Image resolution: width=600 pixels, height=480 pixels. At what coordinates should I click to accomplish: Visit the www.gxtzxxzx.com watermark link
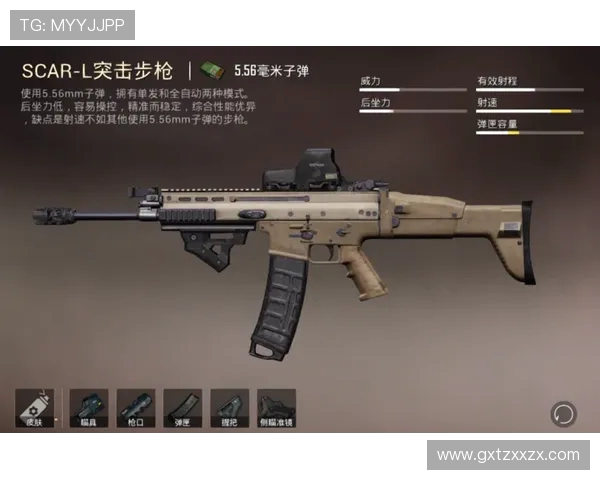[508, 455]
